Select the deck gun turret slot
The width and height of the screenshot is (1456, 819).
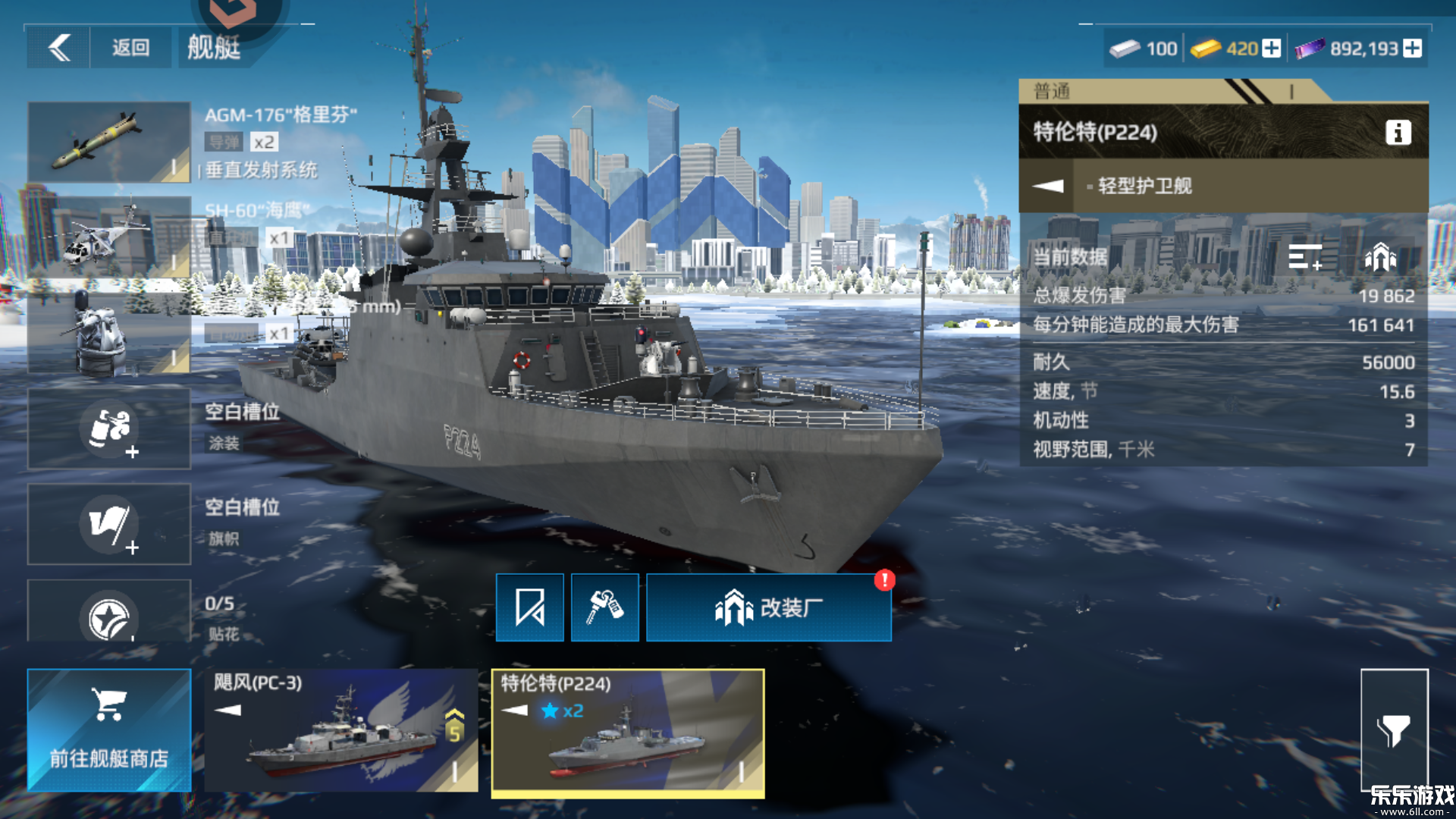click(x=109, y=333)
